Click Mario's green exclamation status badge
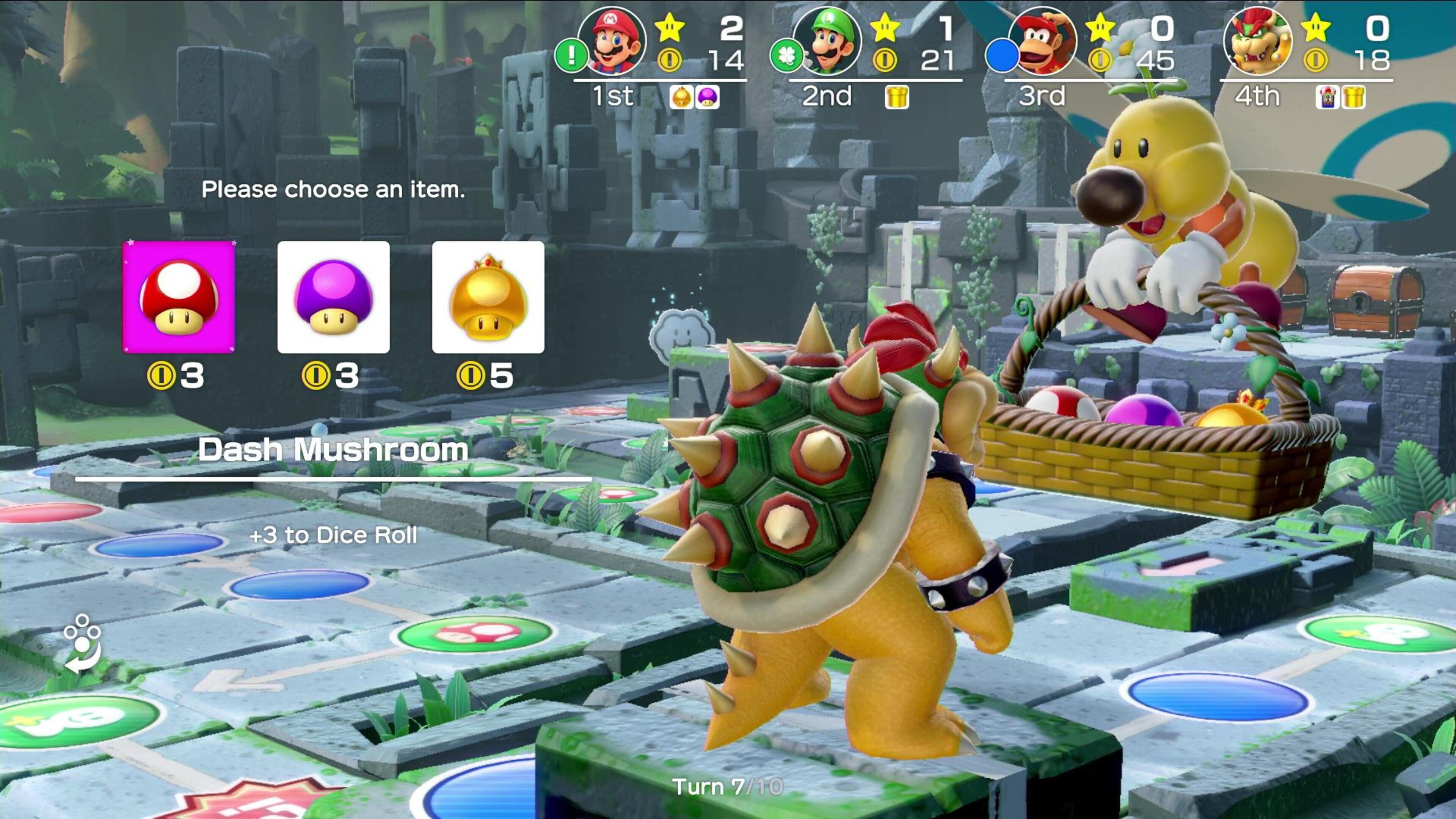1456x819 pixels. click(572, 55)
